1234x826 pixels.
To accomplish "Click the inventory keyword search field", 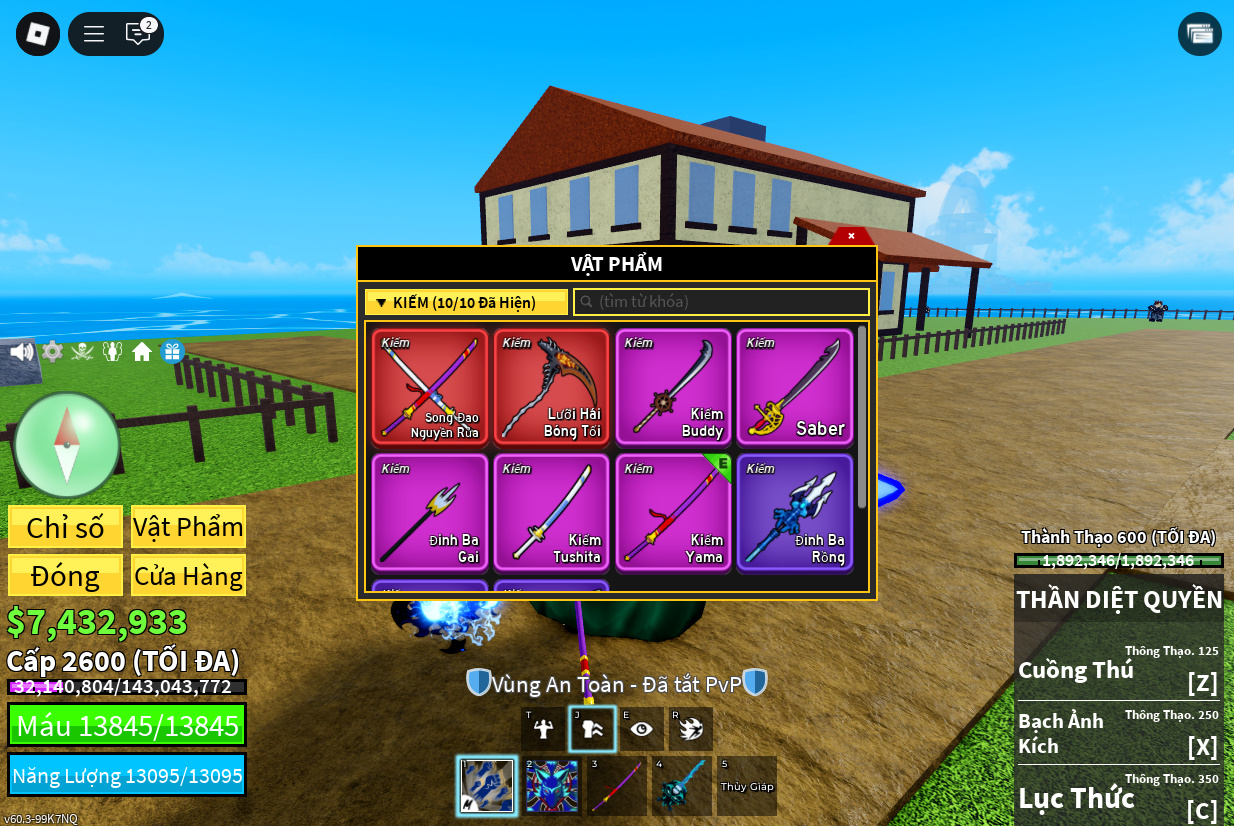I will click(x=721, y=302).
